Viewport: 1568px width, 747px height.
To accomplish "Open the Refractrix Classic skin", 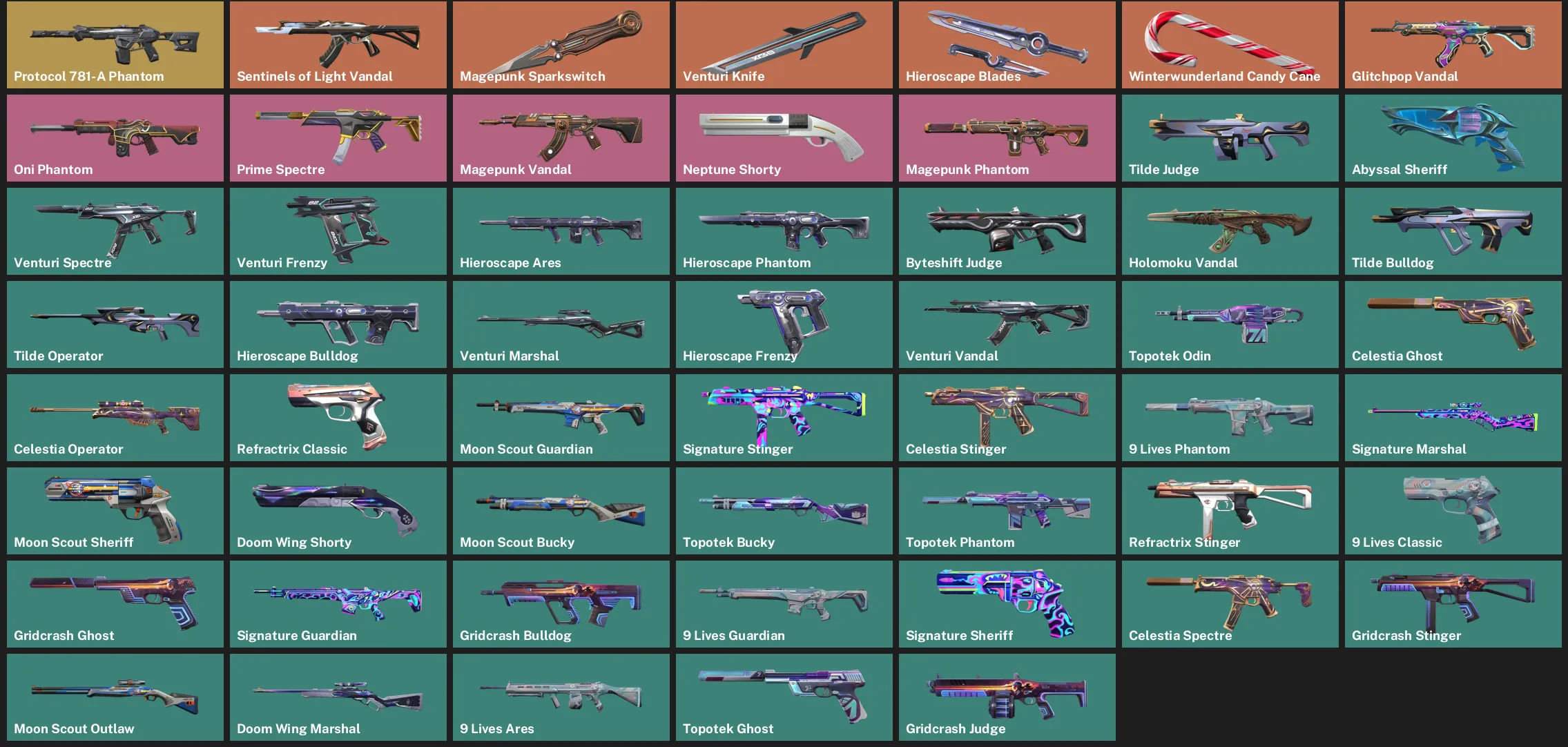I will point(338,417).
